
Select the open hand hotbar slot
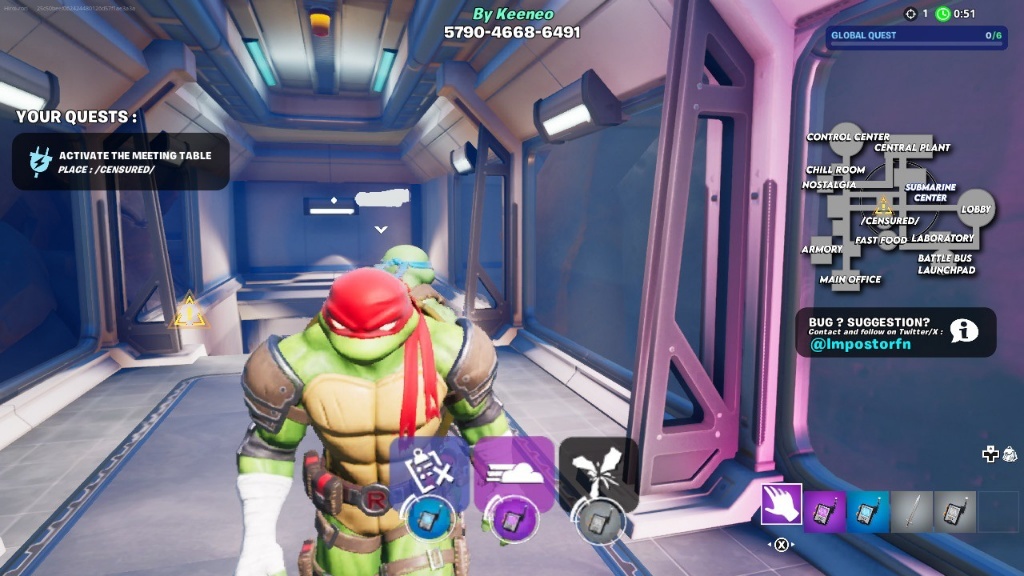[x=782, y=505]
